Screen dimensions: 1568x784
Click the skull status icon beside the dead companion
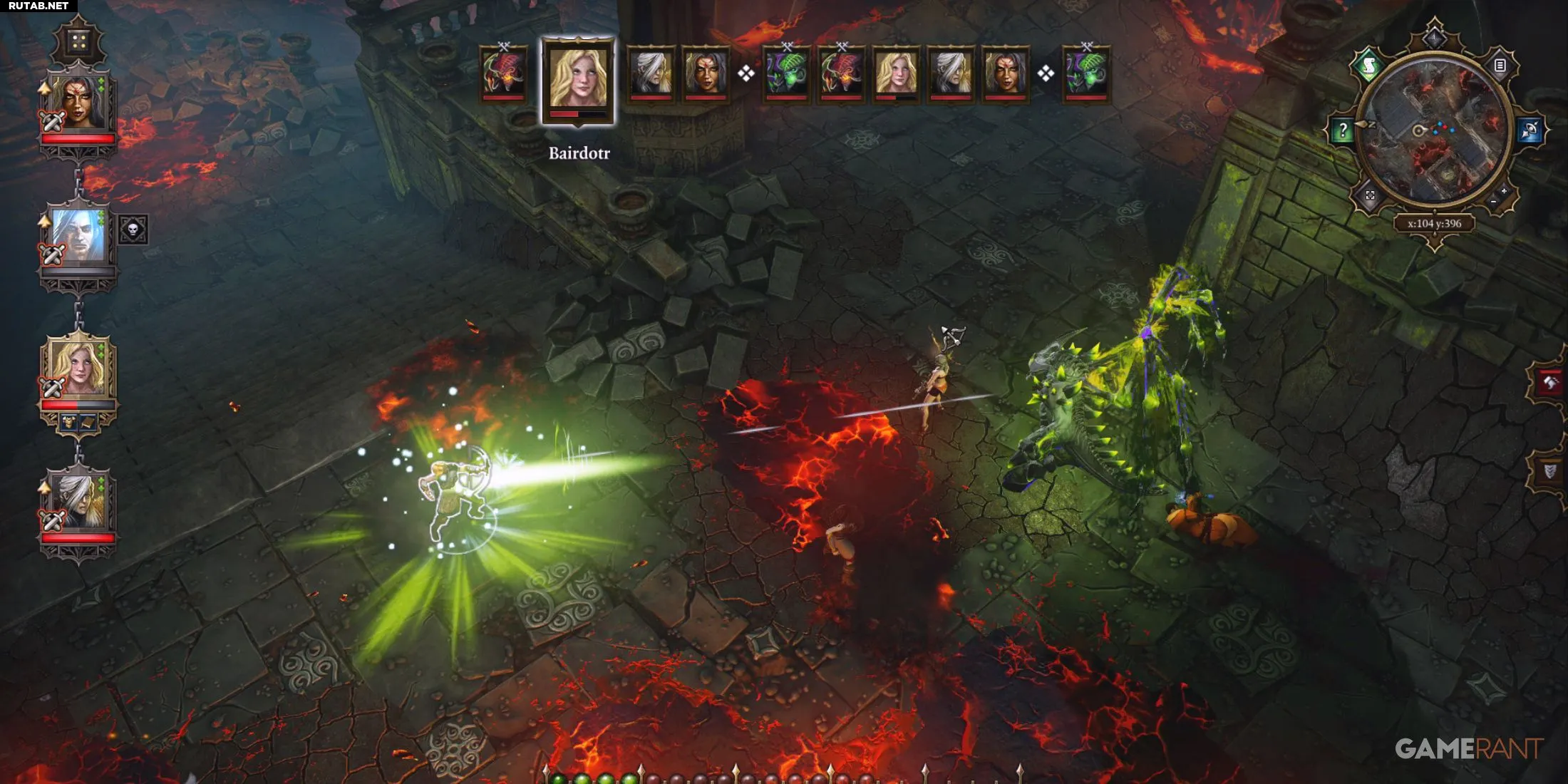tap(133, 229)
